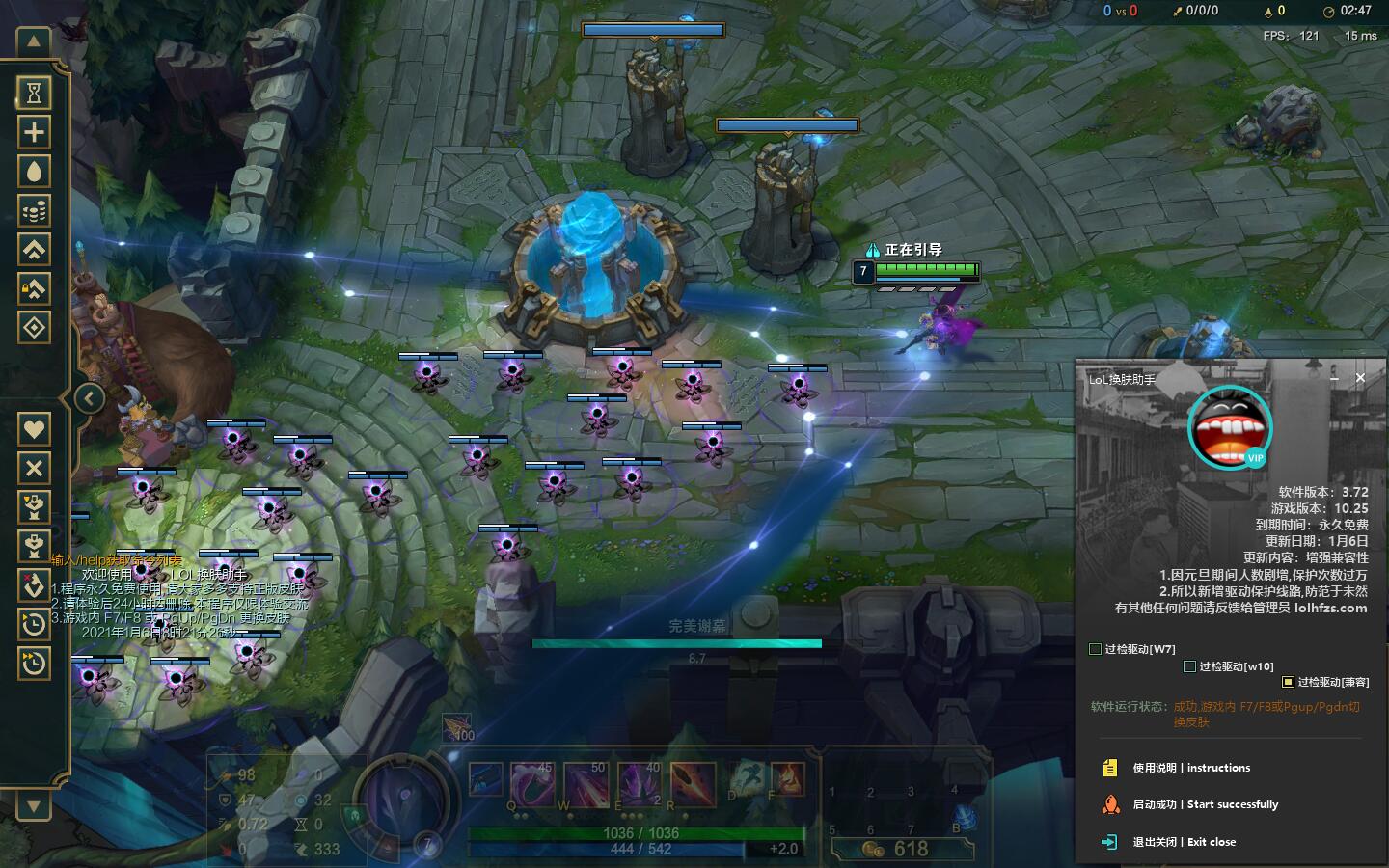Click the heart revive icon in the sidebar

tap(34, 428)
